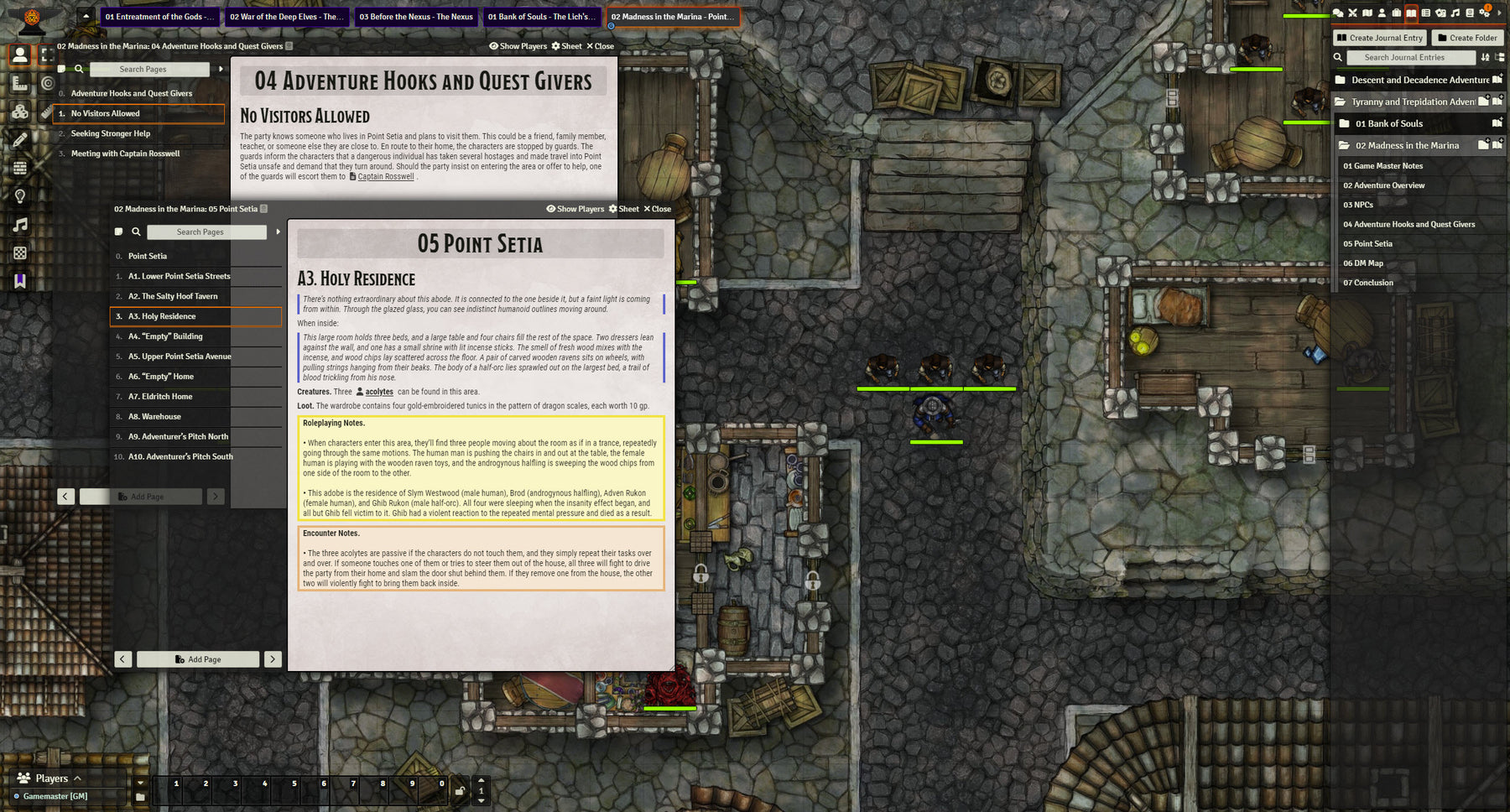Screen dimensions: 1510x812
Task: Open the 03 NPCs journal entry
Action: click(1358, 205)
